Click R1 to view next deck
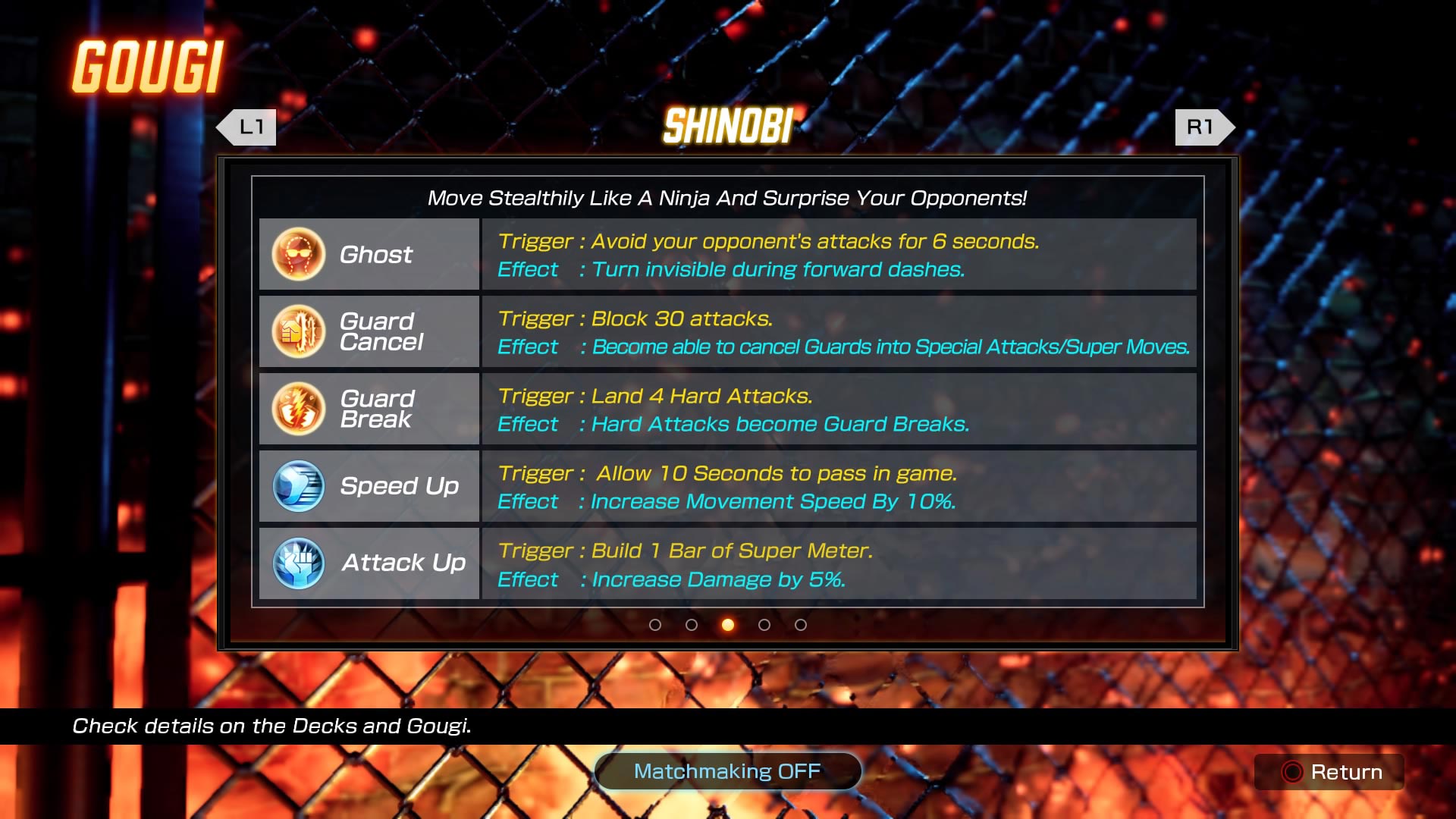The image size is (1456, 819). [x=1202, y=127]
